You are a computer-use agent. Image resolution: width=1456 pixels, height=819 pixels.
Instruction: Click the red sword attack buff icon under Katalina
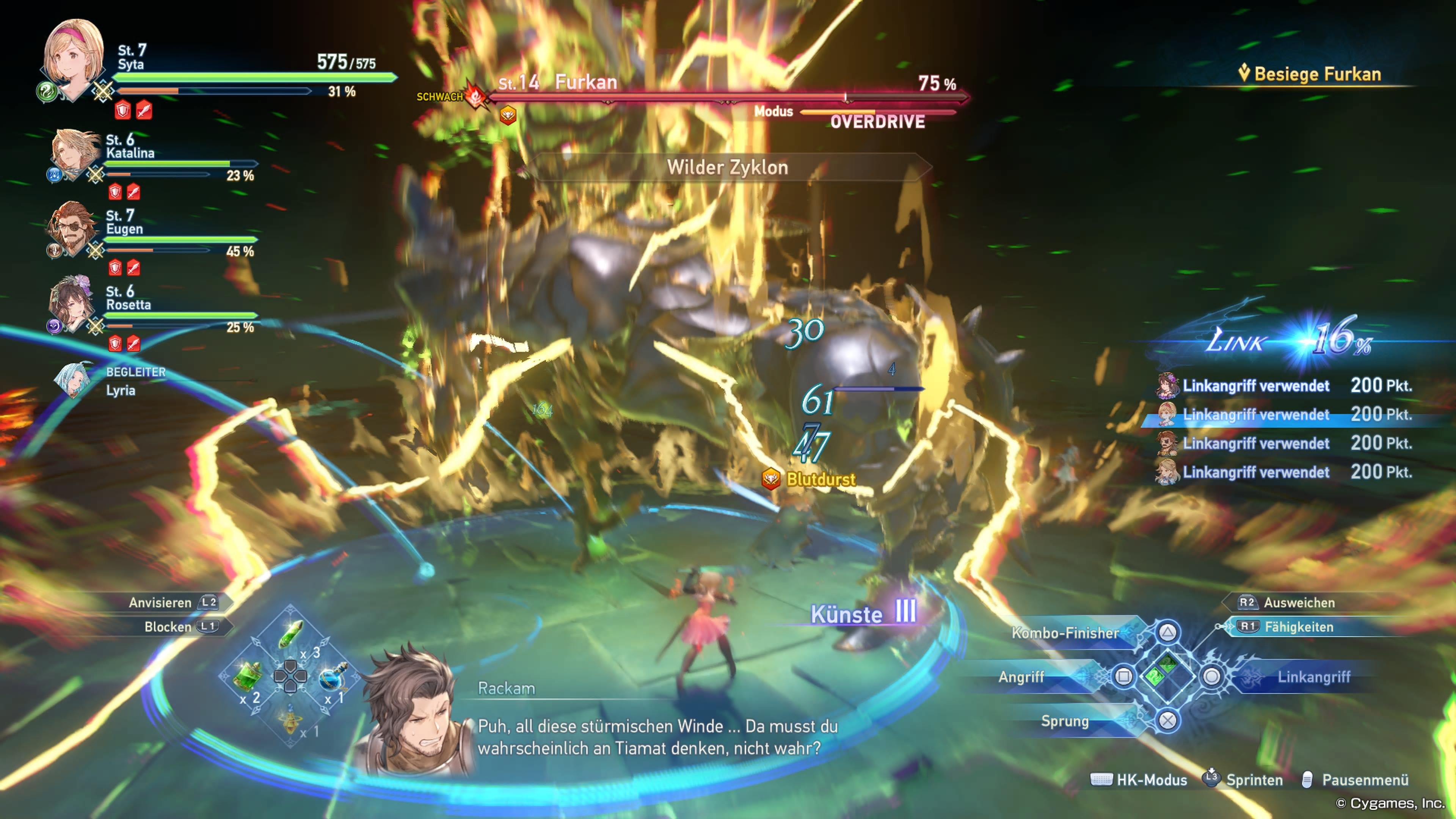click(x=134, y=192)
